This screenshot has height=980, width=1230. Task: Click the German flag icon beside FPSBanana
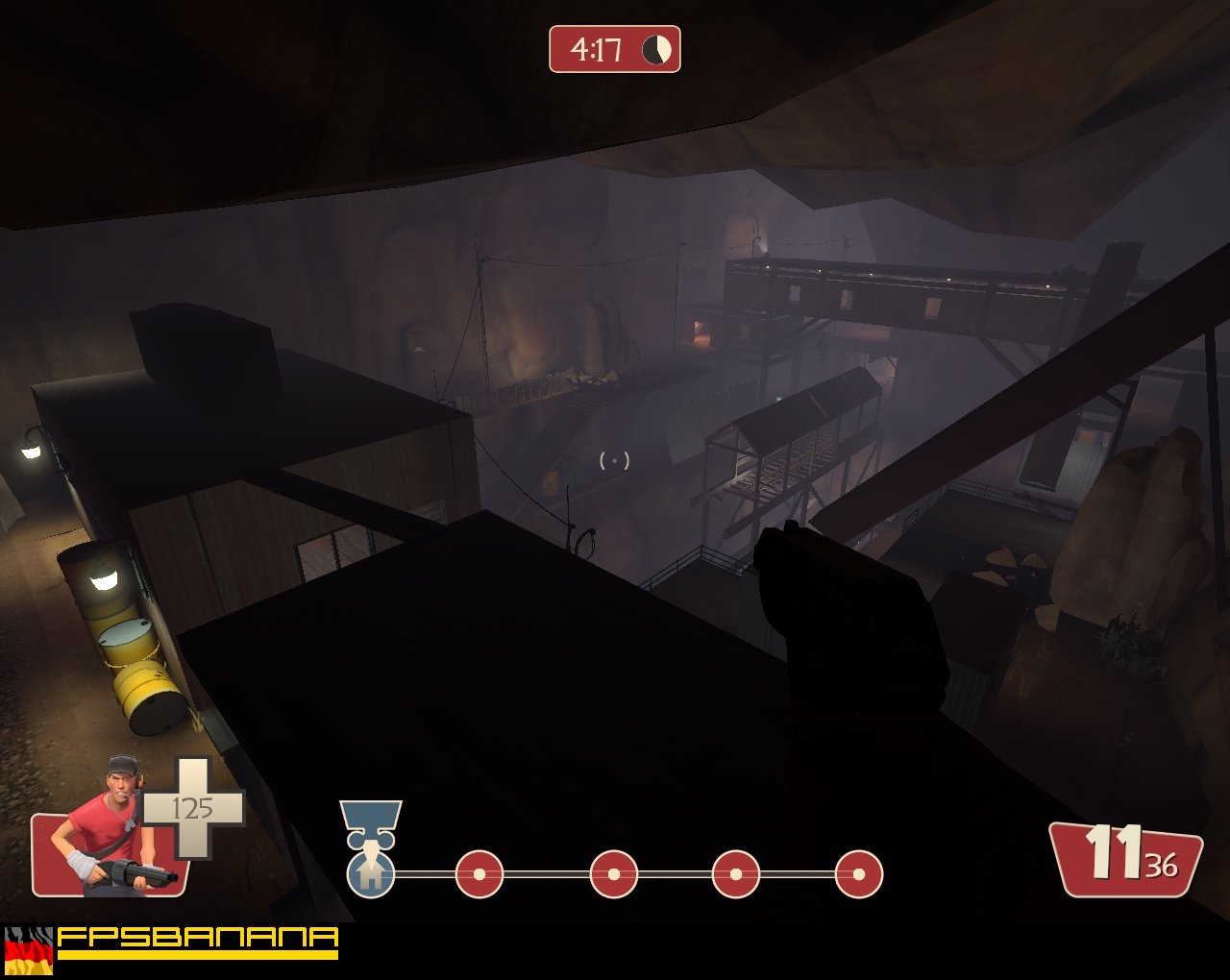click(29, 950)
